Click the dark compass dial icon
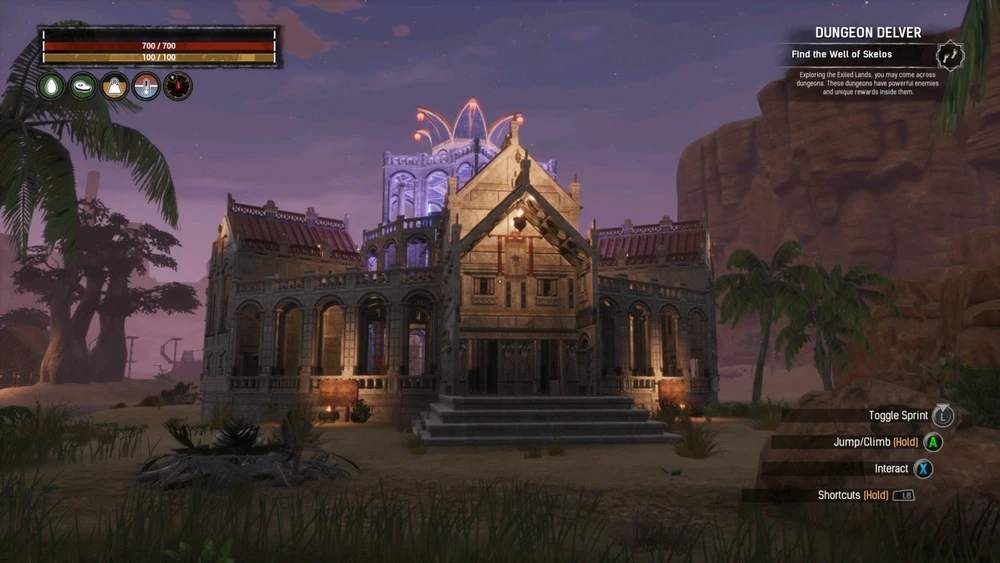 (178, 87)
